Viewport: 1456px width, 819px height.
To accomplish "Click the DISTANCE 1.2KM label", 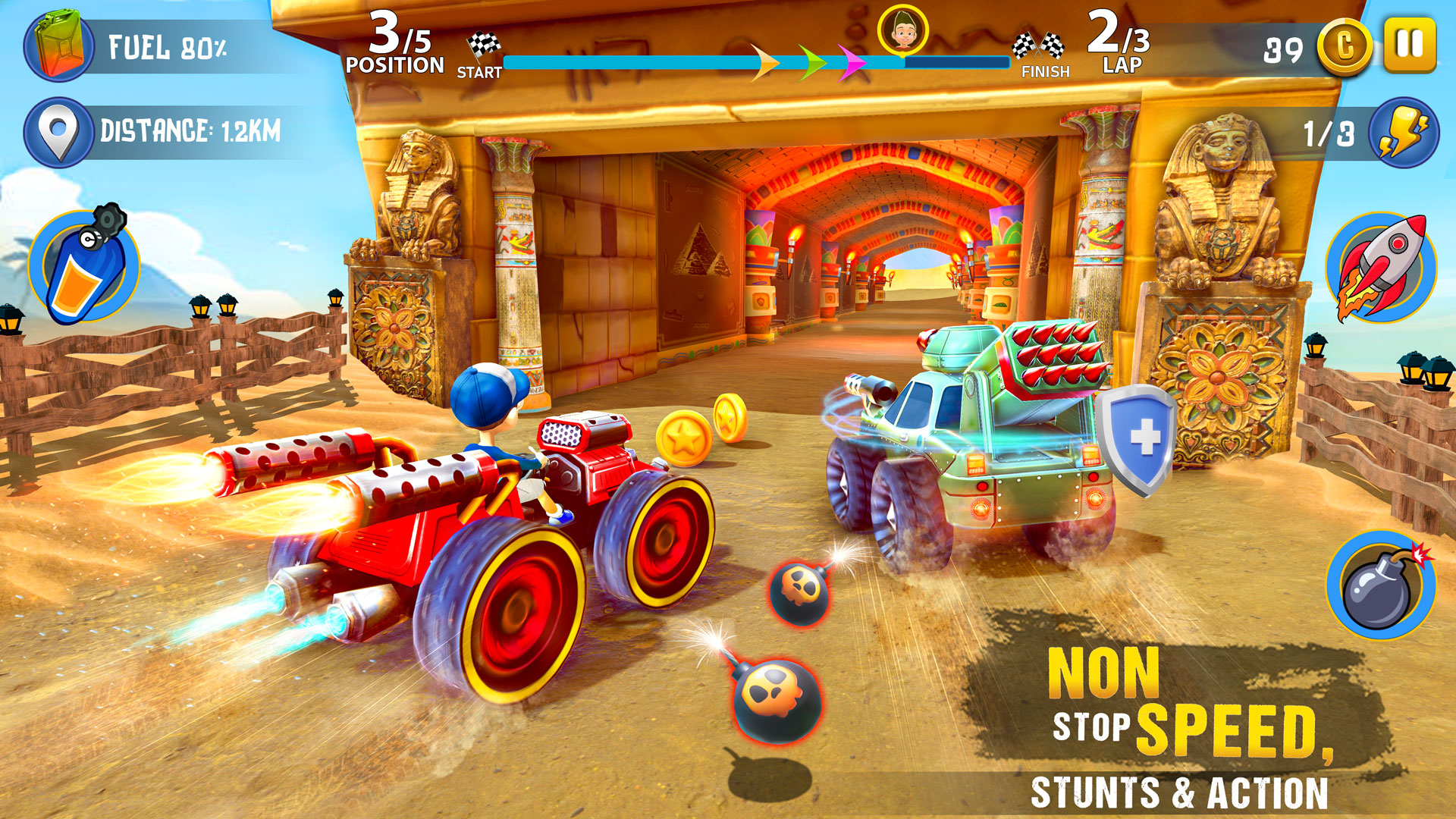I will tap(190, 127).
